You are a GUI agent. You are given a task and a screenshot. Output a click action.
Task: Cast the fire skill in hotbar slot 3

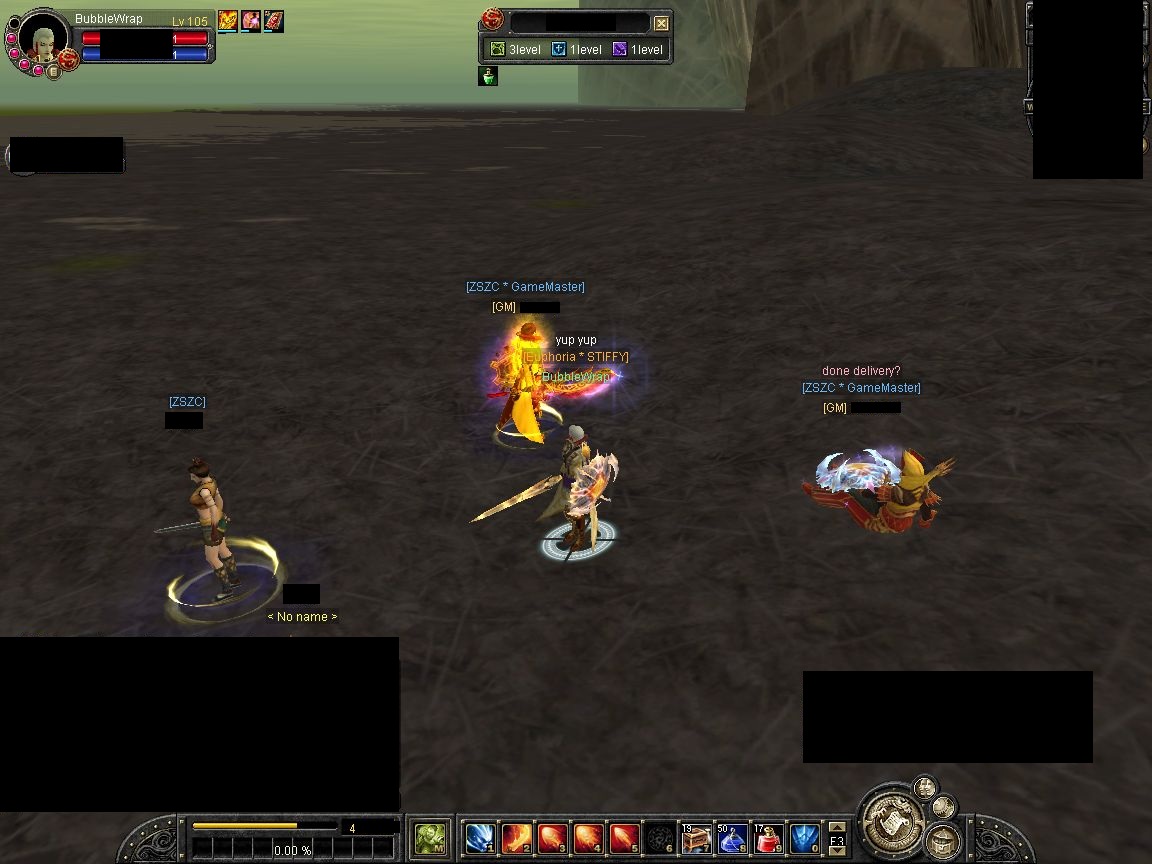coord(552,837)
